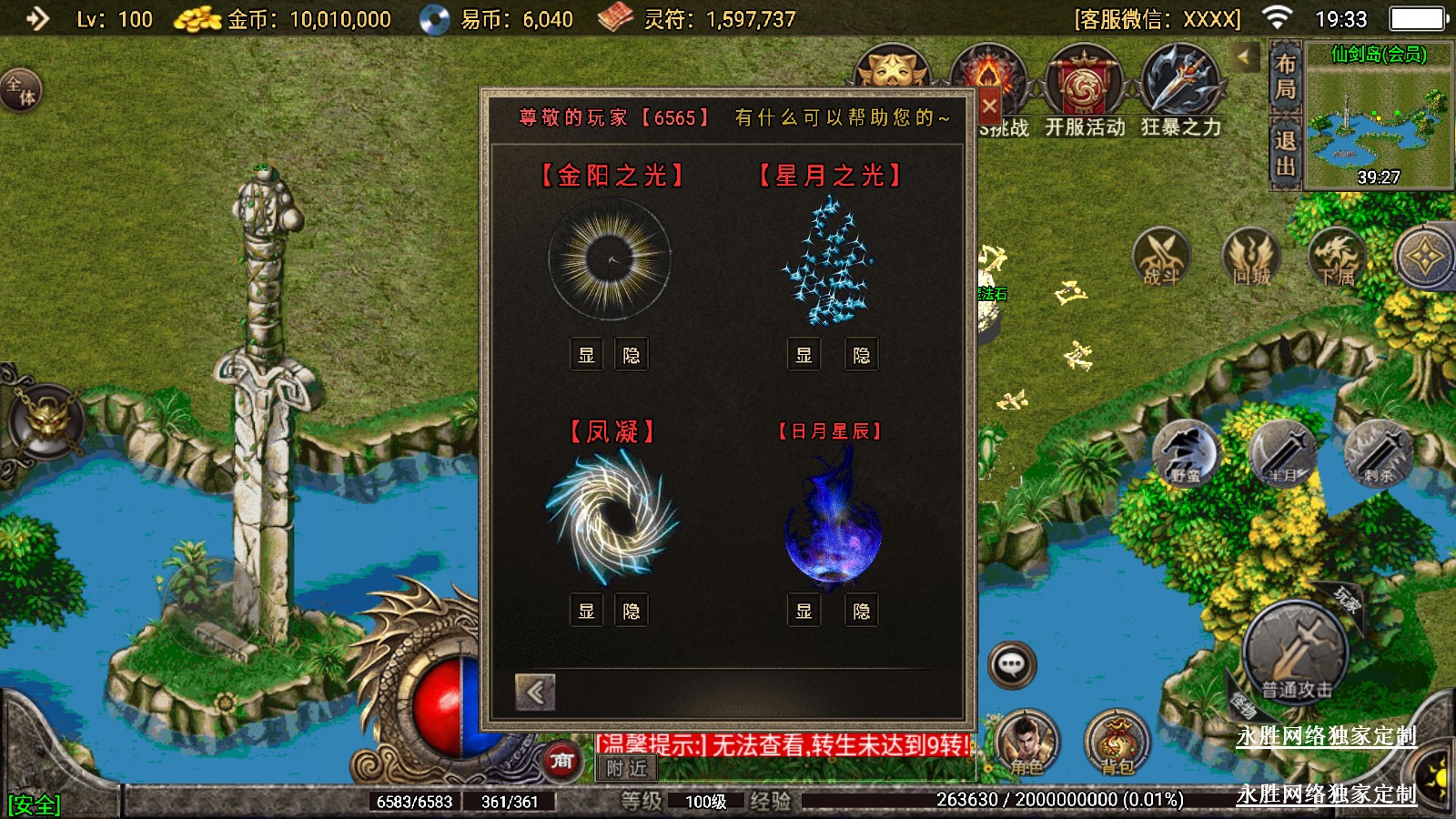
Task: Show the 星月之光 effect
Action: coord(804,355)
